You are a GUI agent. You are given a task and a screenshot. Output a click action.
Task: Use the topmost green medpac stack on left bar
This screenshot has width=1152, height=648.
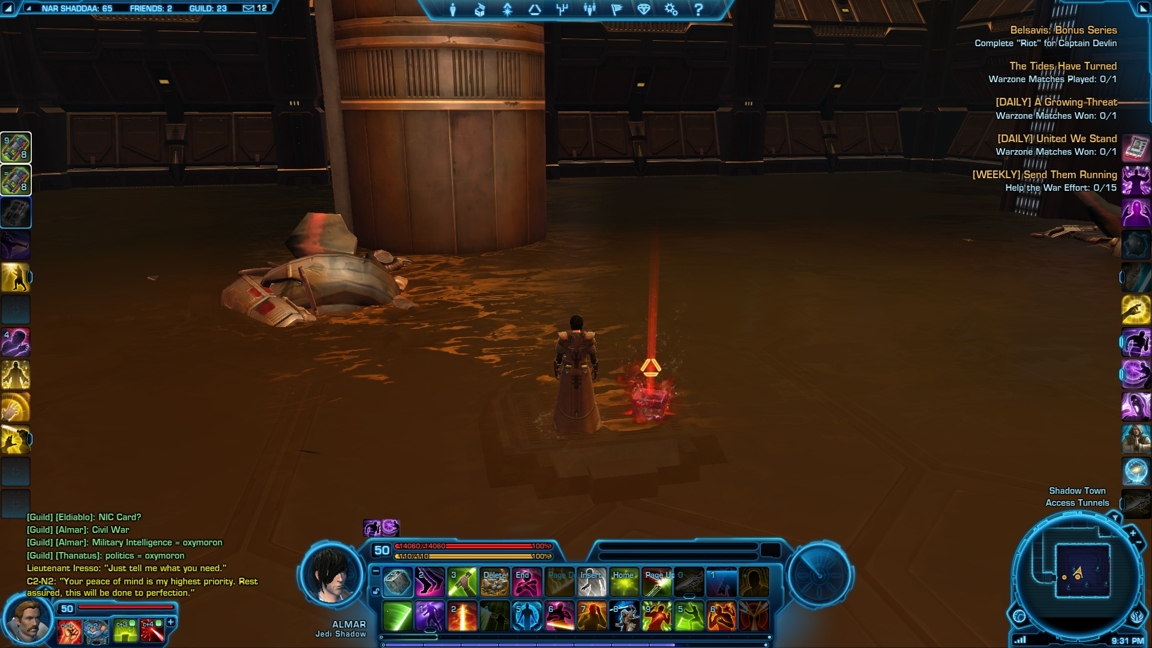[x=16, y=148]
